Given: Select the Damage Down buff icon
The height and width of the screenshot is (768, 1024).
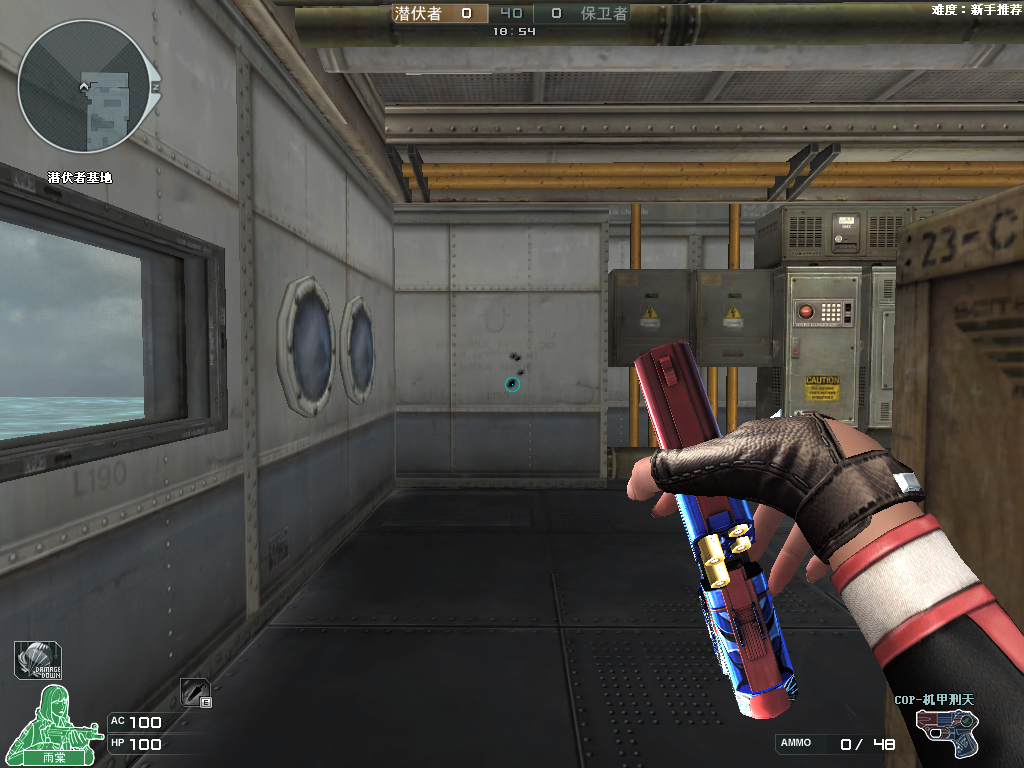Looking at the screenshot, I should coord(37,660).
